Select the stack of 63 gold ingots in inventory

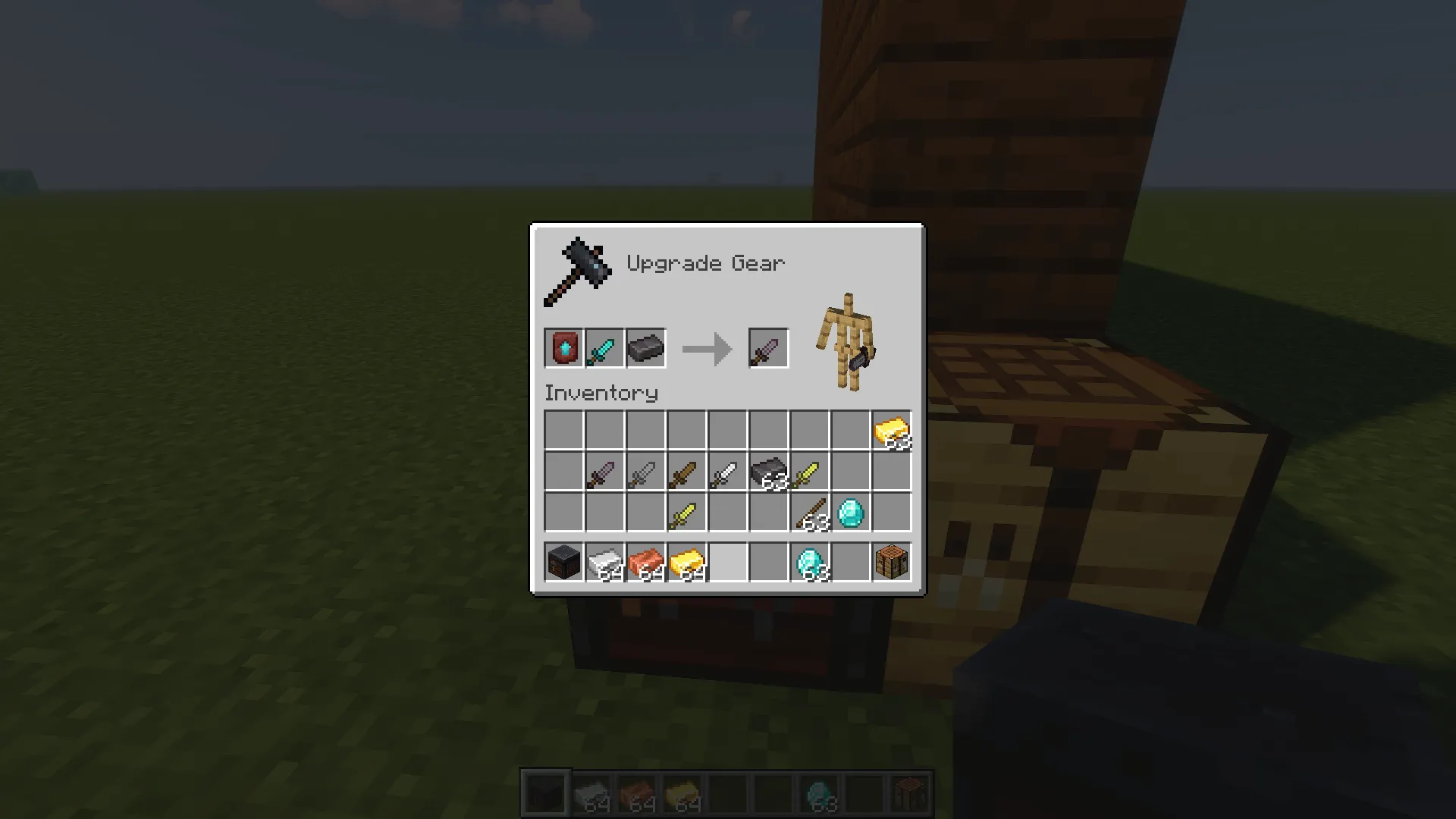[x=891, y=430]
